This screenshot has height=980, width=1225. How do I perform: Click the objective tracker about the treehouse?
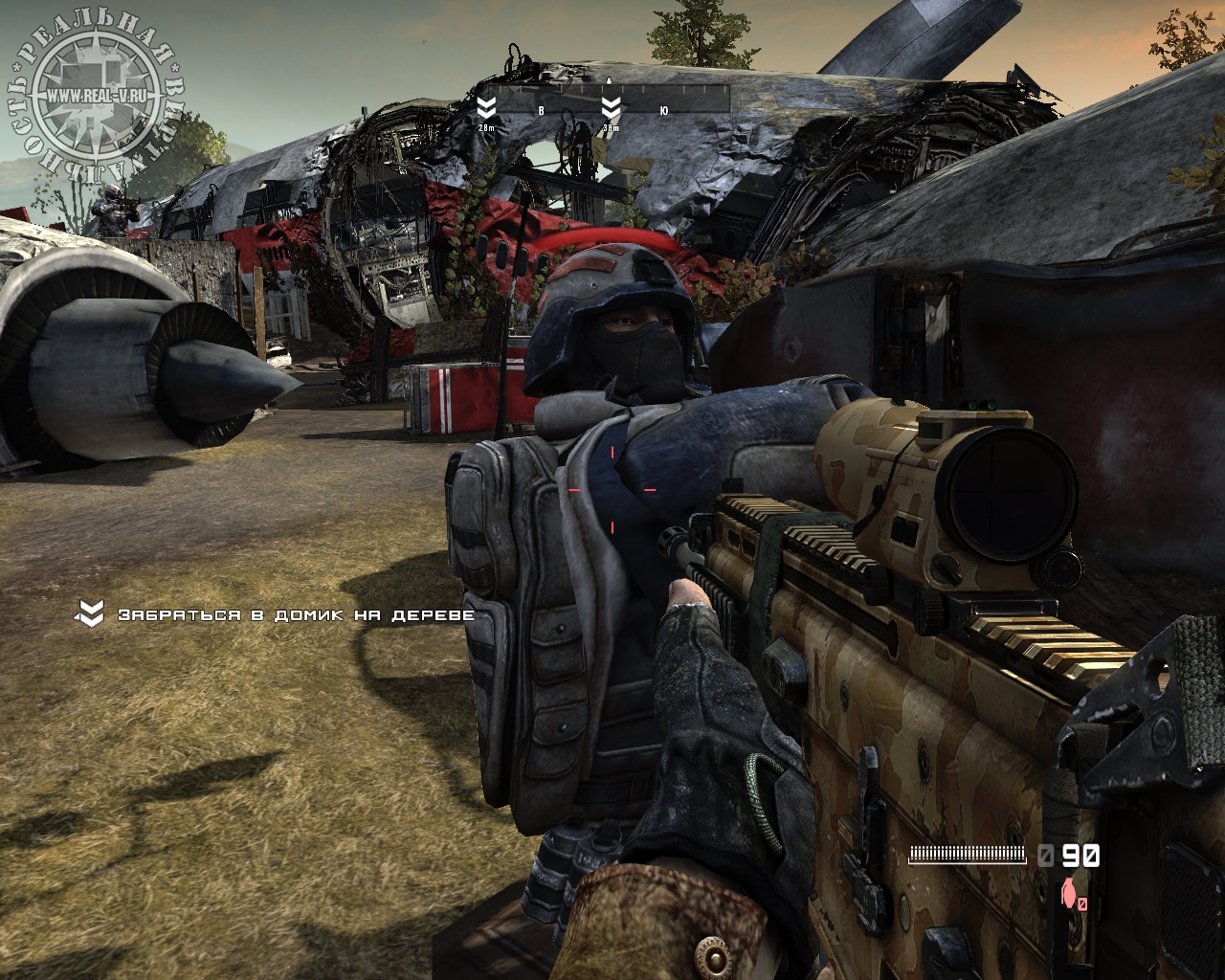pos(277,614)
